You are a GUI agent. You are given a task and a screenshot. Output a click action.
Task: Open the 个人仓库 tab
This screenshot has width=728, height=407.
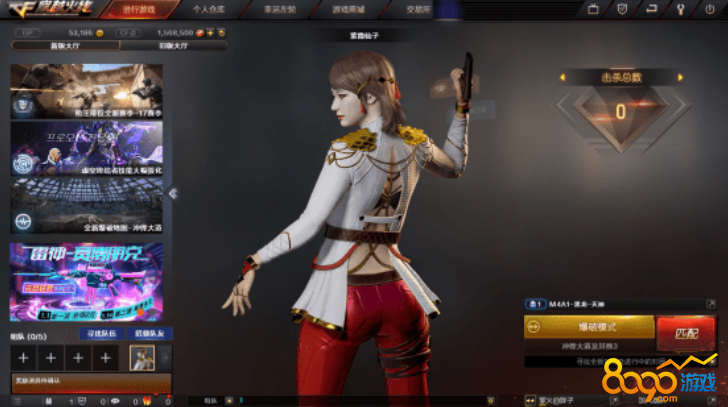coord(208,8)
